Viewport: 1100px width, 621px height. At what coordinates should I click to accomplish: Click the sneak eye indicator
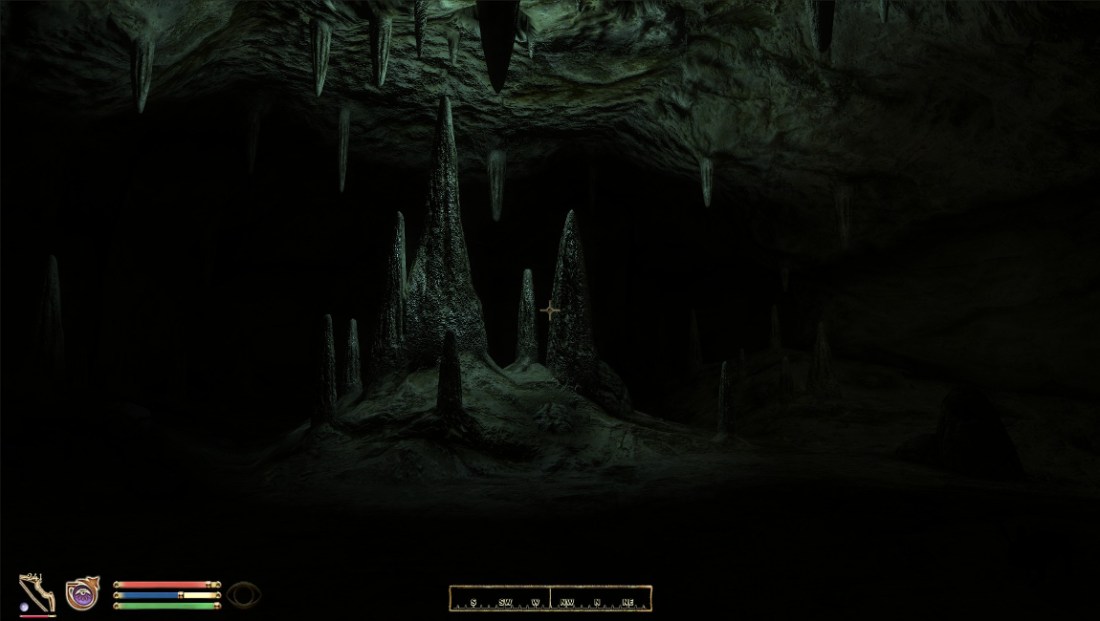[x=244, y=595]
